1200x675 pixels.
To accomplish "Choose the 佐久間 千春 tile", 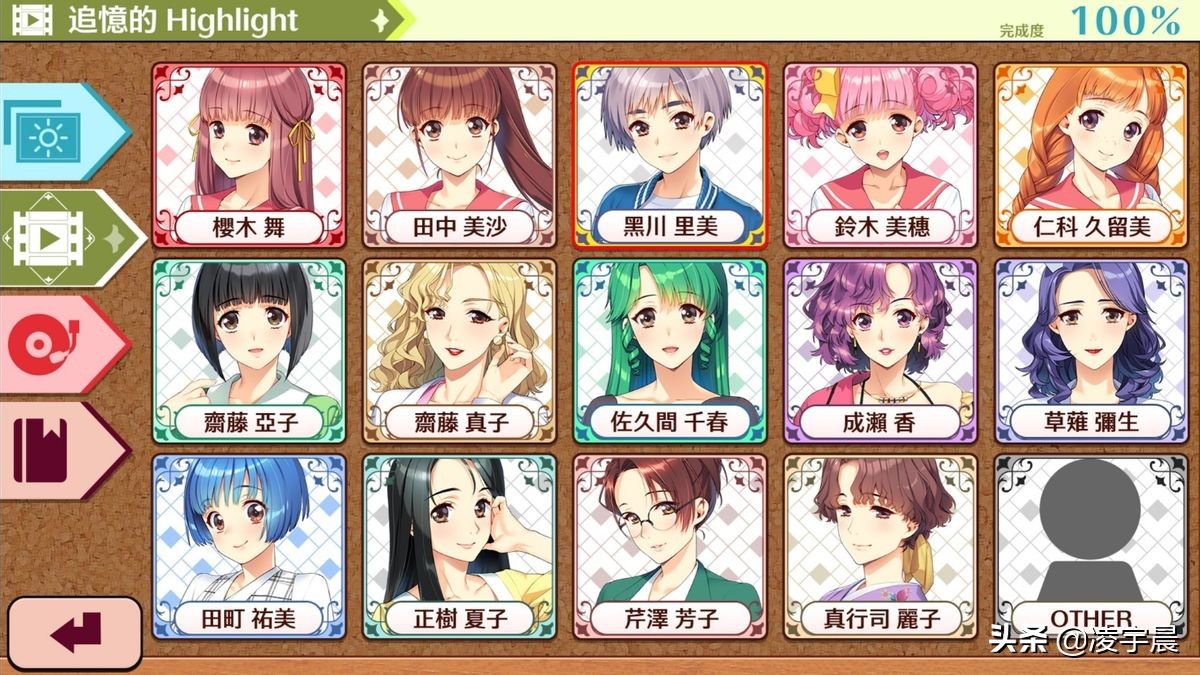I will coord(670,350).
